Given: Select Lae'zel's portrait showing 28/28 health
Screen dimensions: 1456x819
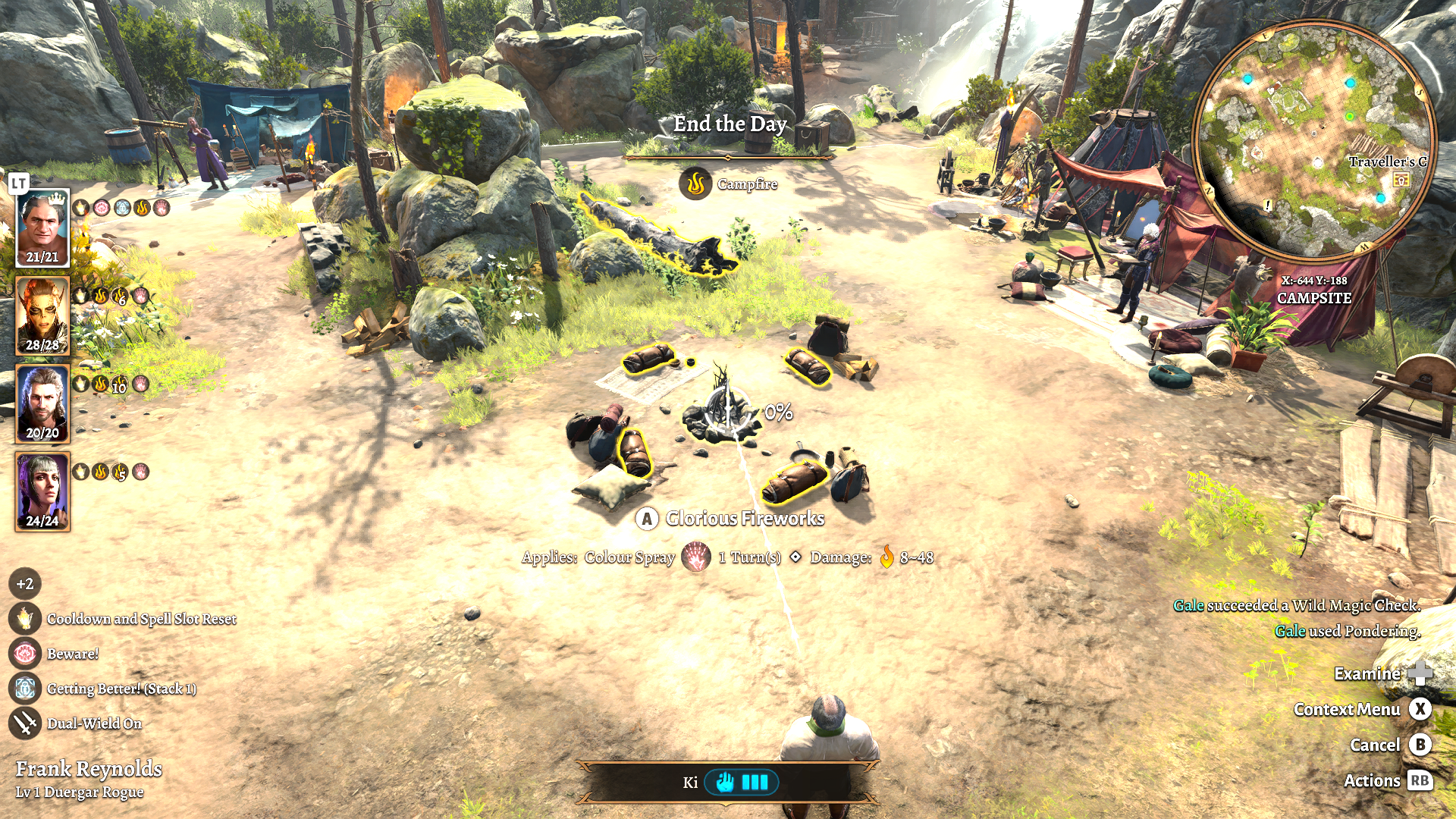Looking at the screenshot, I should click(x=42, y=315).
